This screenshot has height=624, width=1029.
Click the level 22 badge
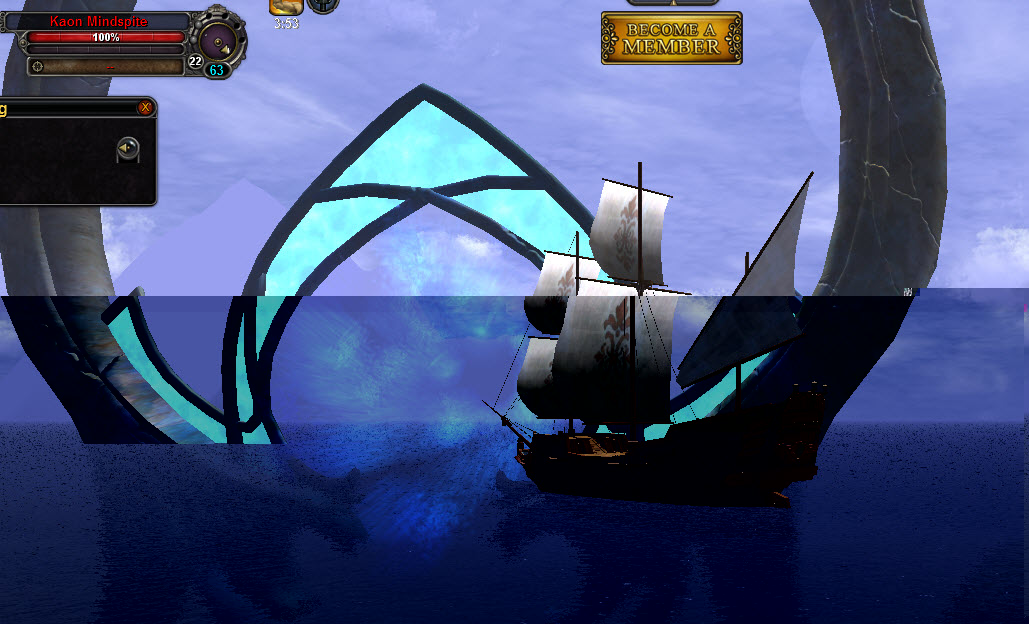coord(195,62)
